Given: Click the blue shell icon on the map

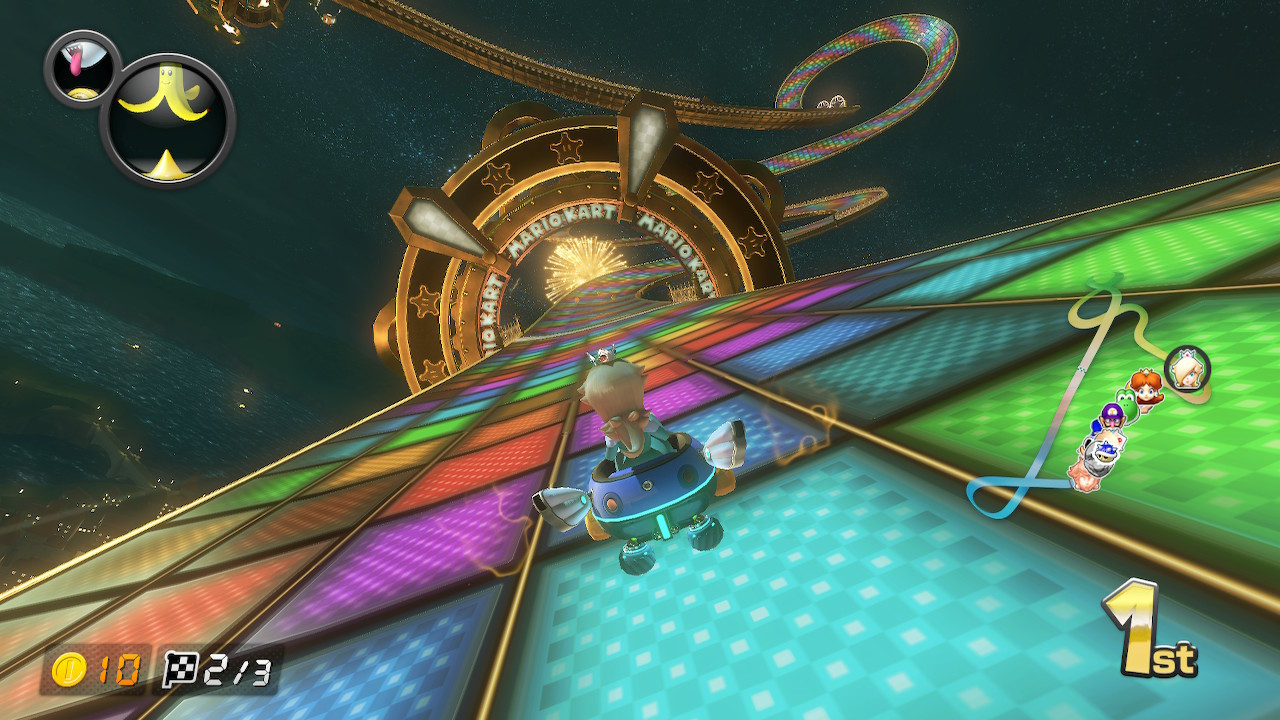Looking at the screenshot, I should click(x=1106, y=452).
